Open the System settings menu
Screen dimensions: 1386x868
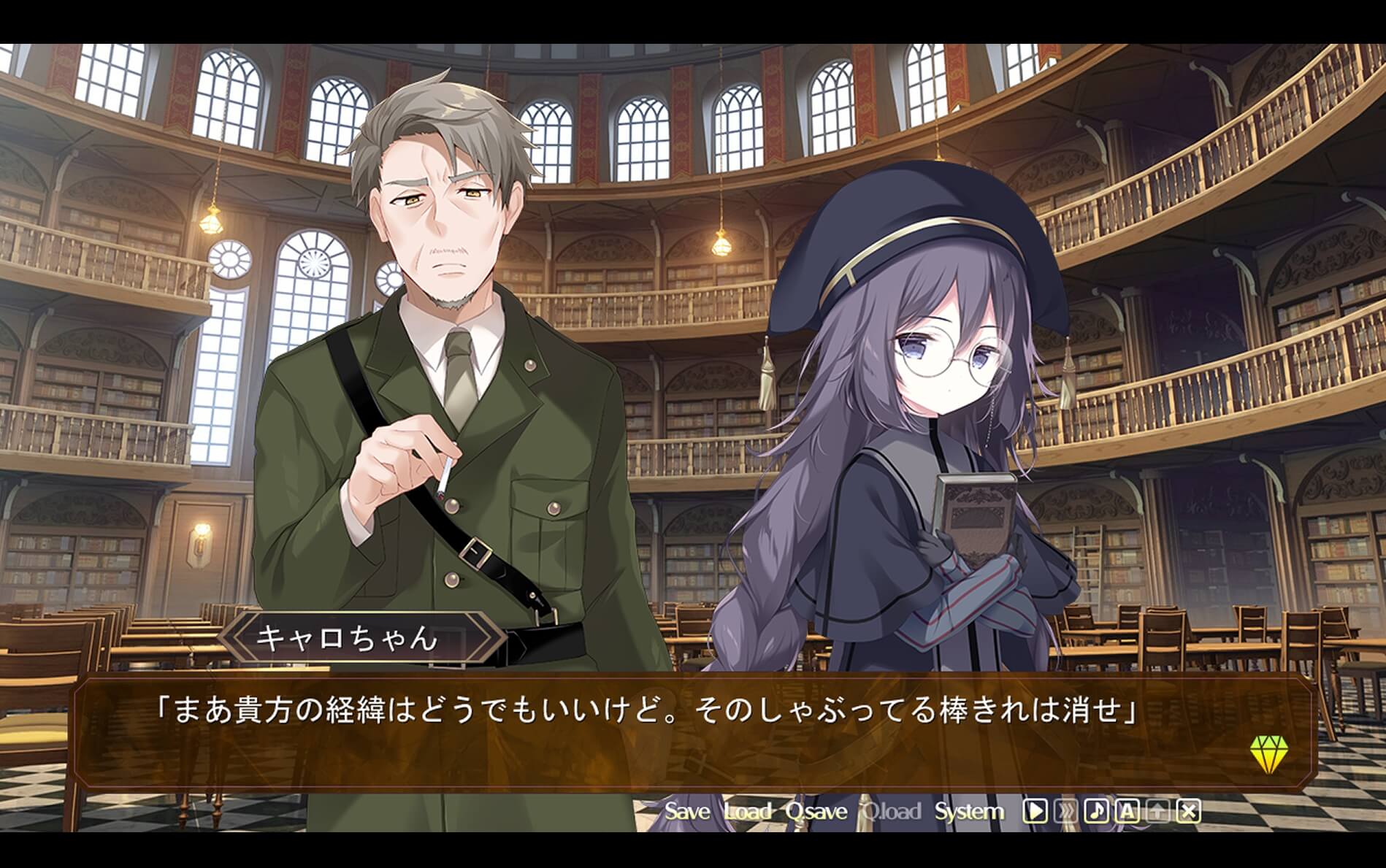pyautogui.click(x=969, y=811)
